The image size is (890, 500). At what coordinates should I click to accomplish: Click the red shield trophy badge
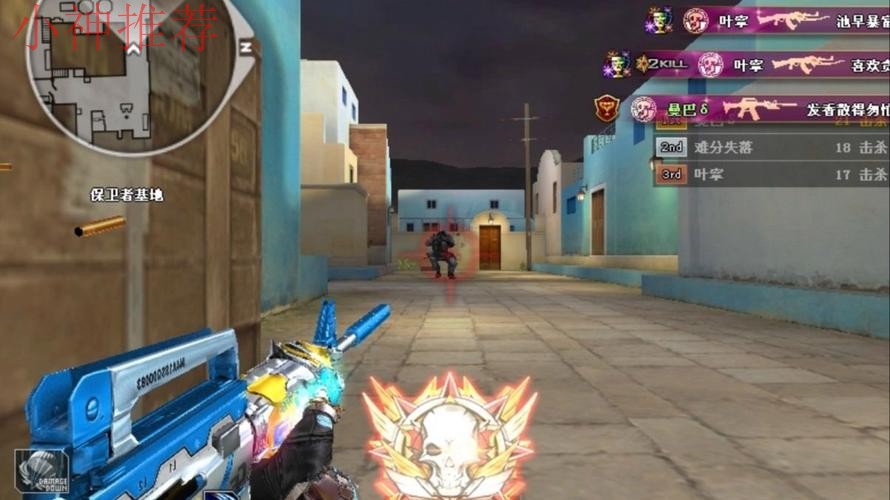(x=608, y=108)
